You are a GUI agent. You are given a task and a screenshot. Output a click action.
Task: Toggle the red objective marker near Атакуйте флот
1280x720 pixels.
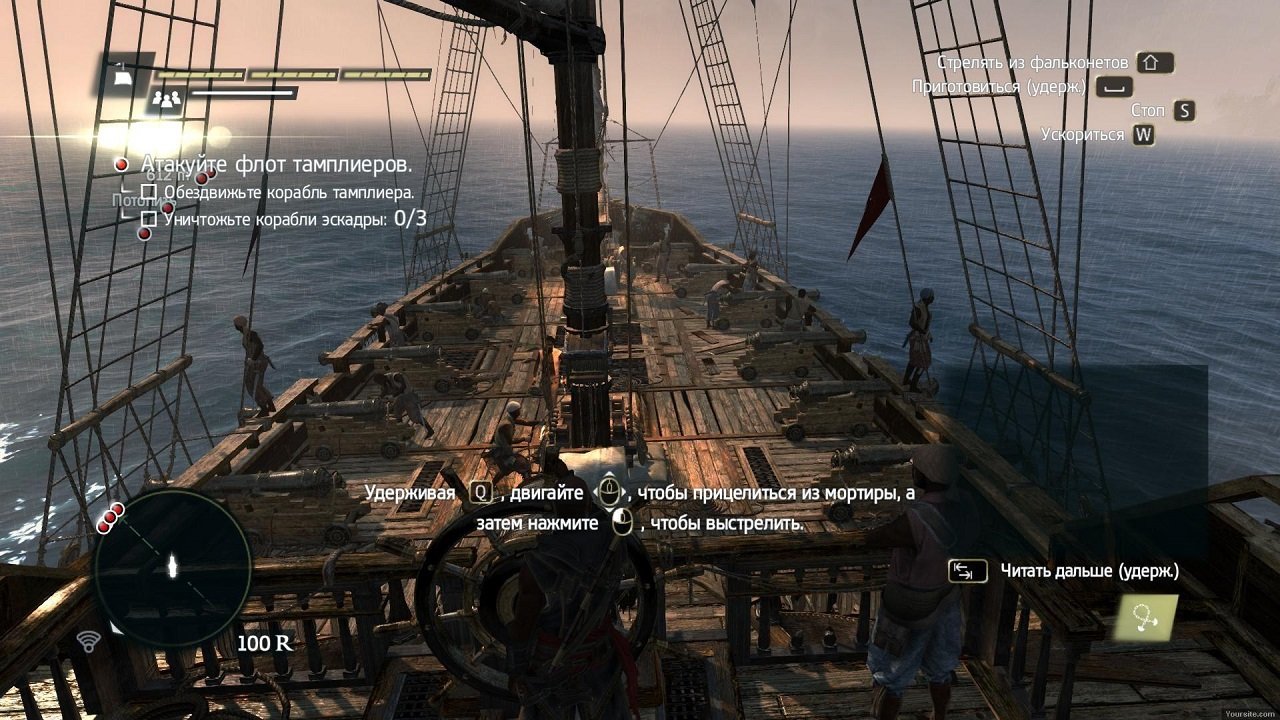(121, 163)
